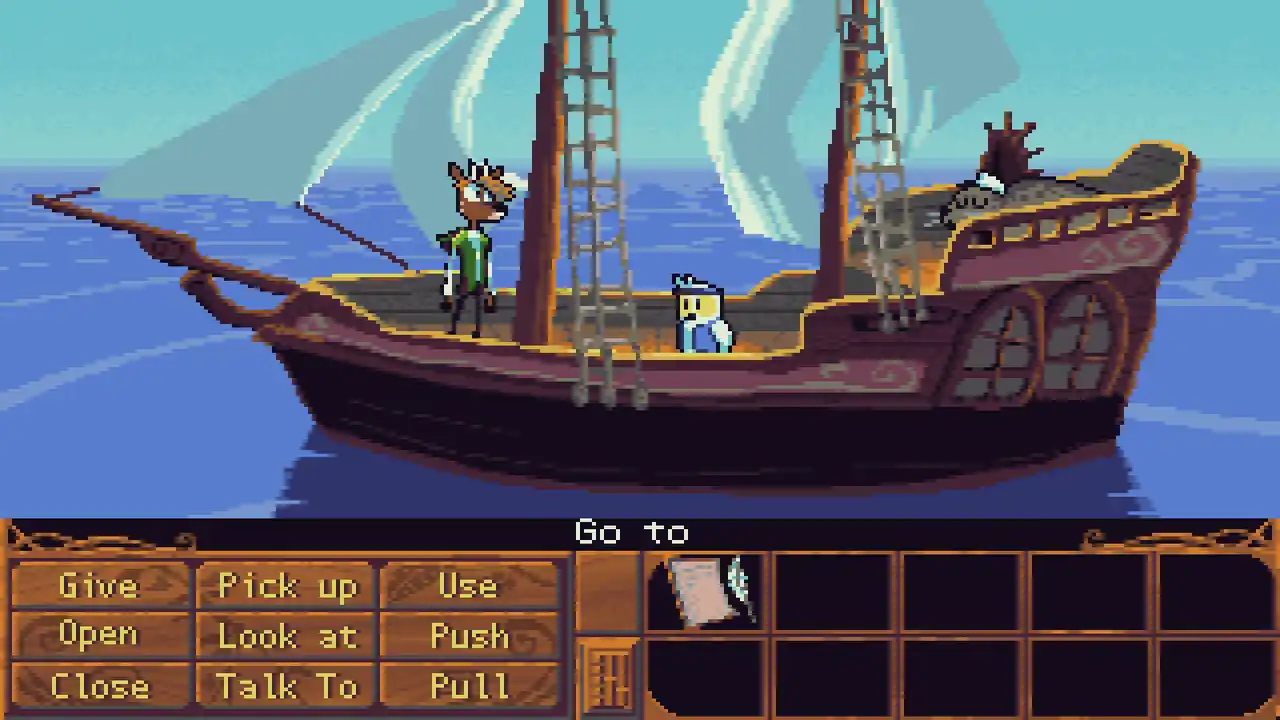Choose the Look at verb

pyautogui.click(x=287, y=635)
